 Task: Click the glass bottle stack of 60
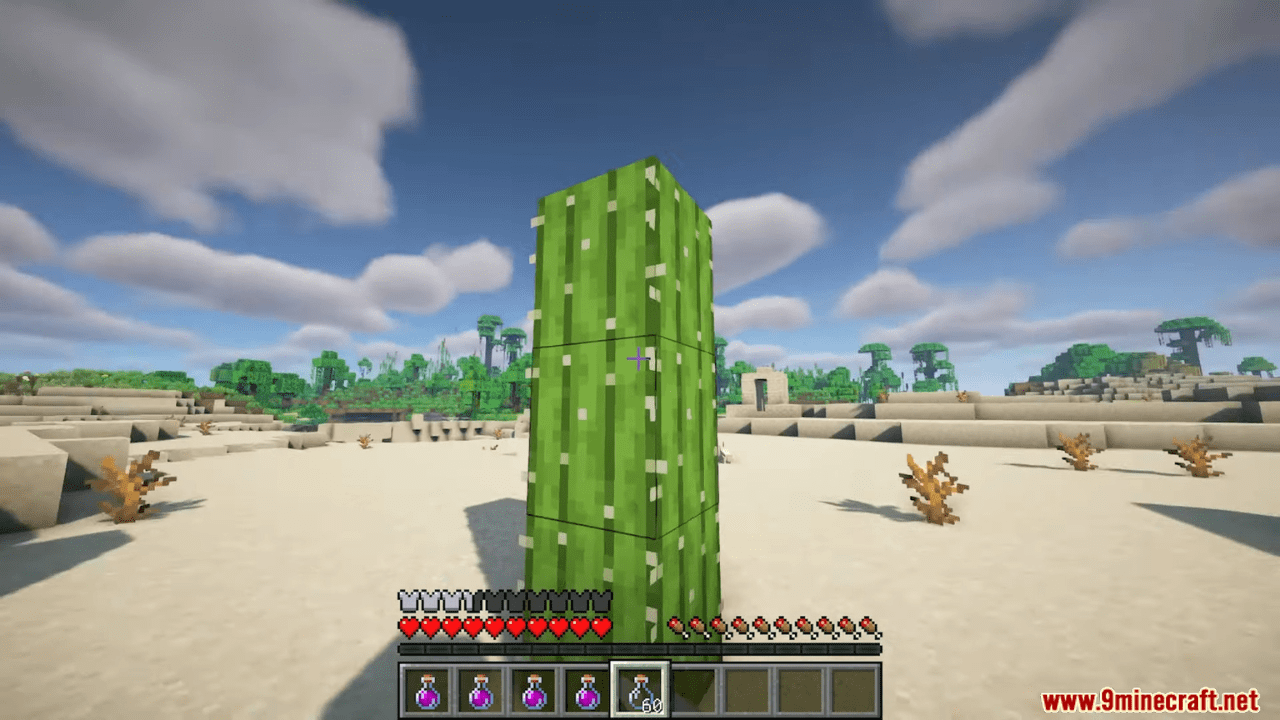tap(640, 688)
